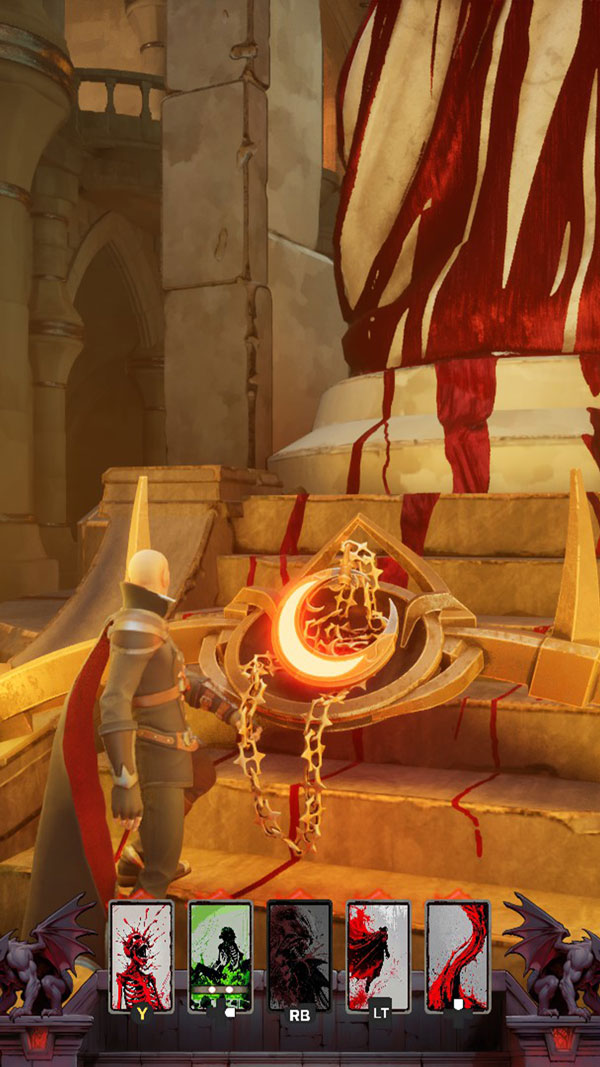Screen dimensions: 600x1067
Task: Use the red caped figure ability card
Action: coord(378,955)
